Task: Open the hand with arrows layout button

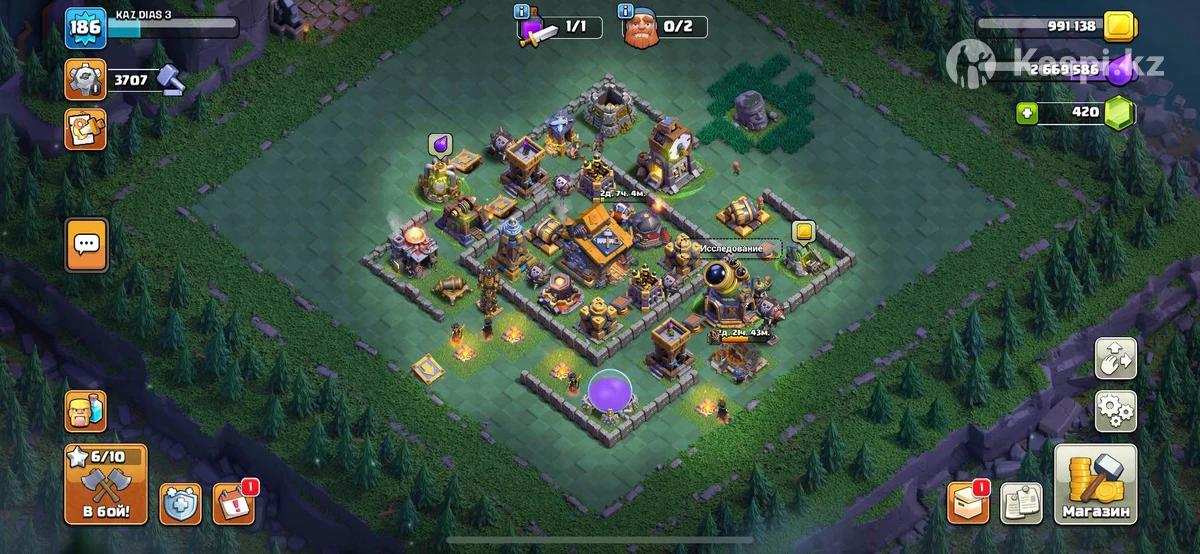Action: [1115, 358]
